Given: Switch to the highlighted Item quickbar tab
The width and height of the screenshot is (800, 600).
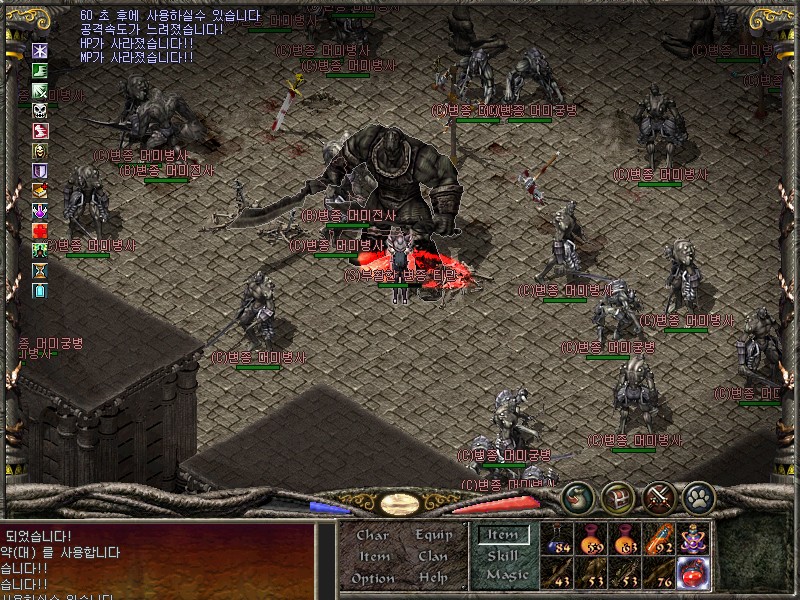Looking at the screenshot, I should [x=503, y=535].
